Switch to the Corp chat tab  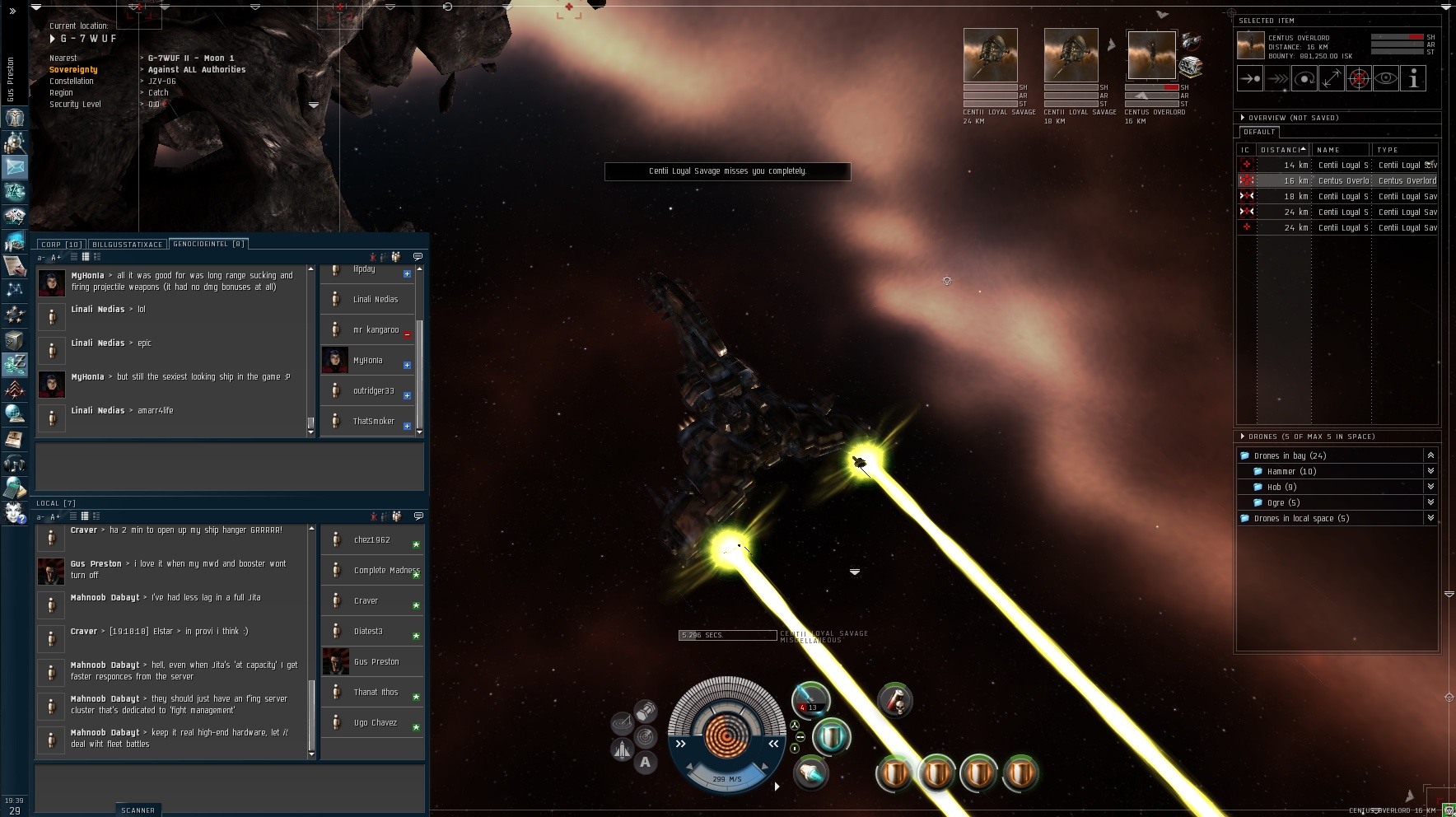[x=61, y=245]
